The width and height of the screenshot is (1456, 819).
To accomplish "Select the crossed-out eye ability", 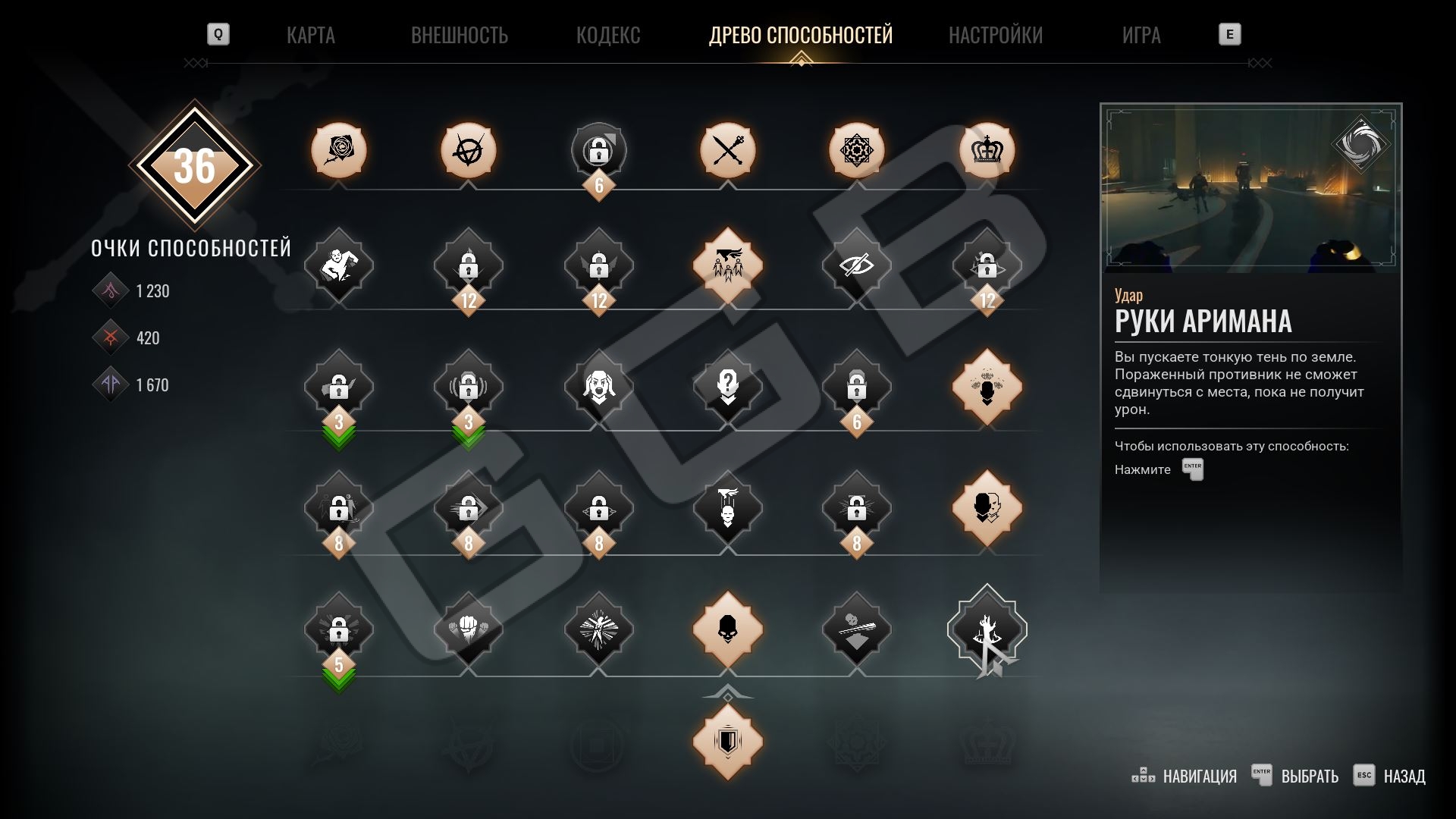I will [857, 265].
